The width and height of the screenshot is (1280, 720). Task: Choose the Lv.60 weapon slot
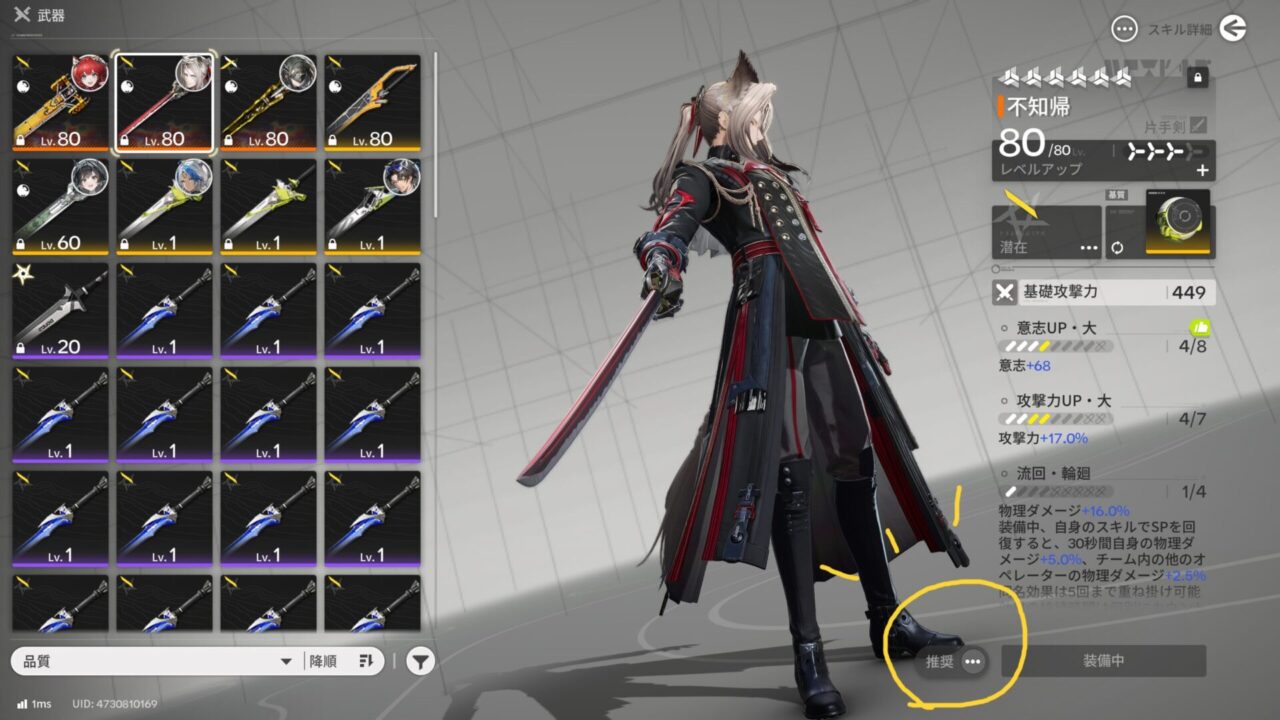pos(61,207)
